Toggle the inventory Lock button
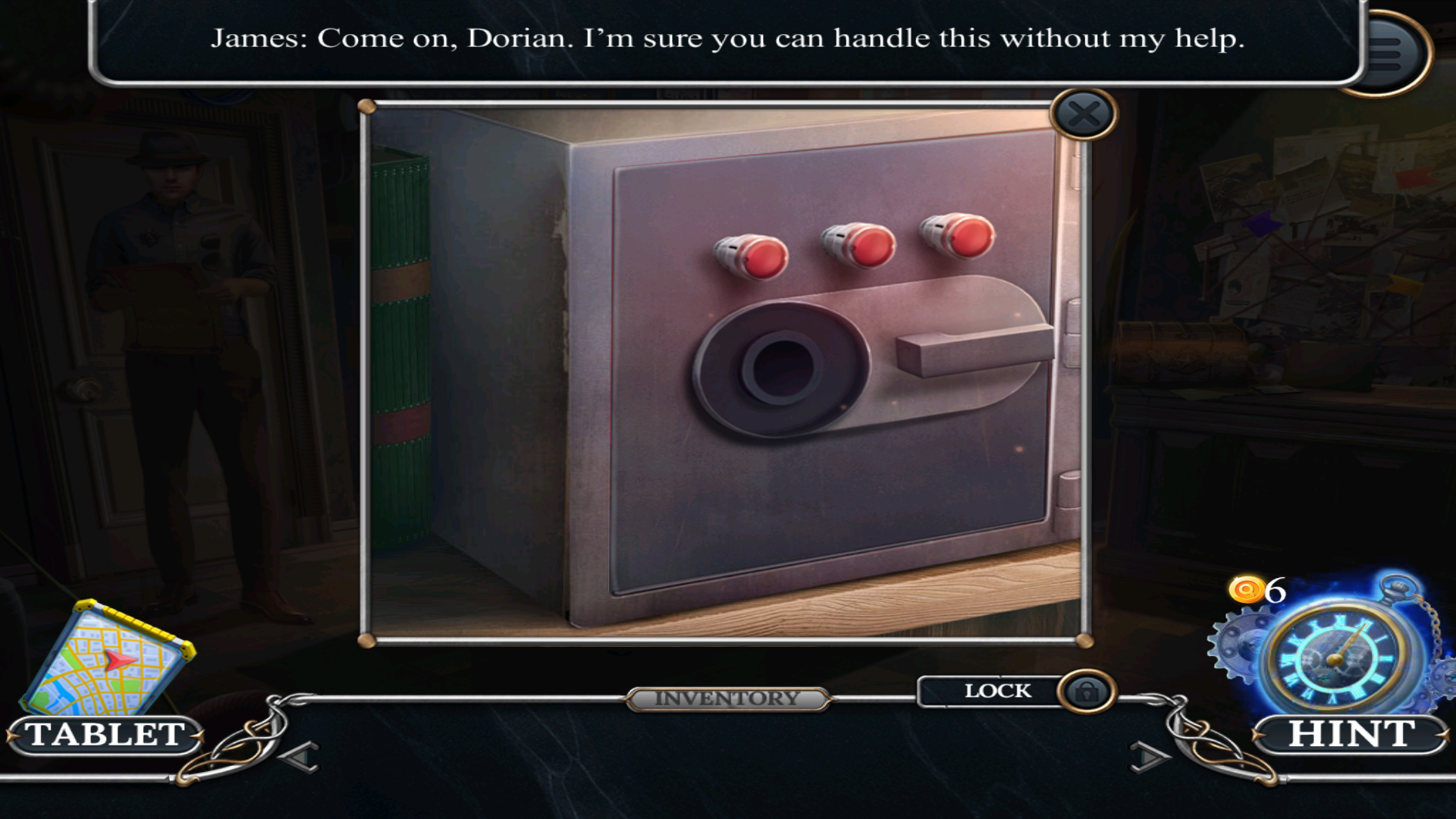 (x=1087, y=692)
